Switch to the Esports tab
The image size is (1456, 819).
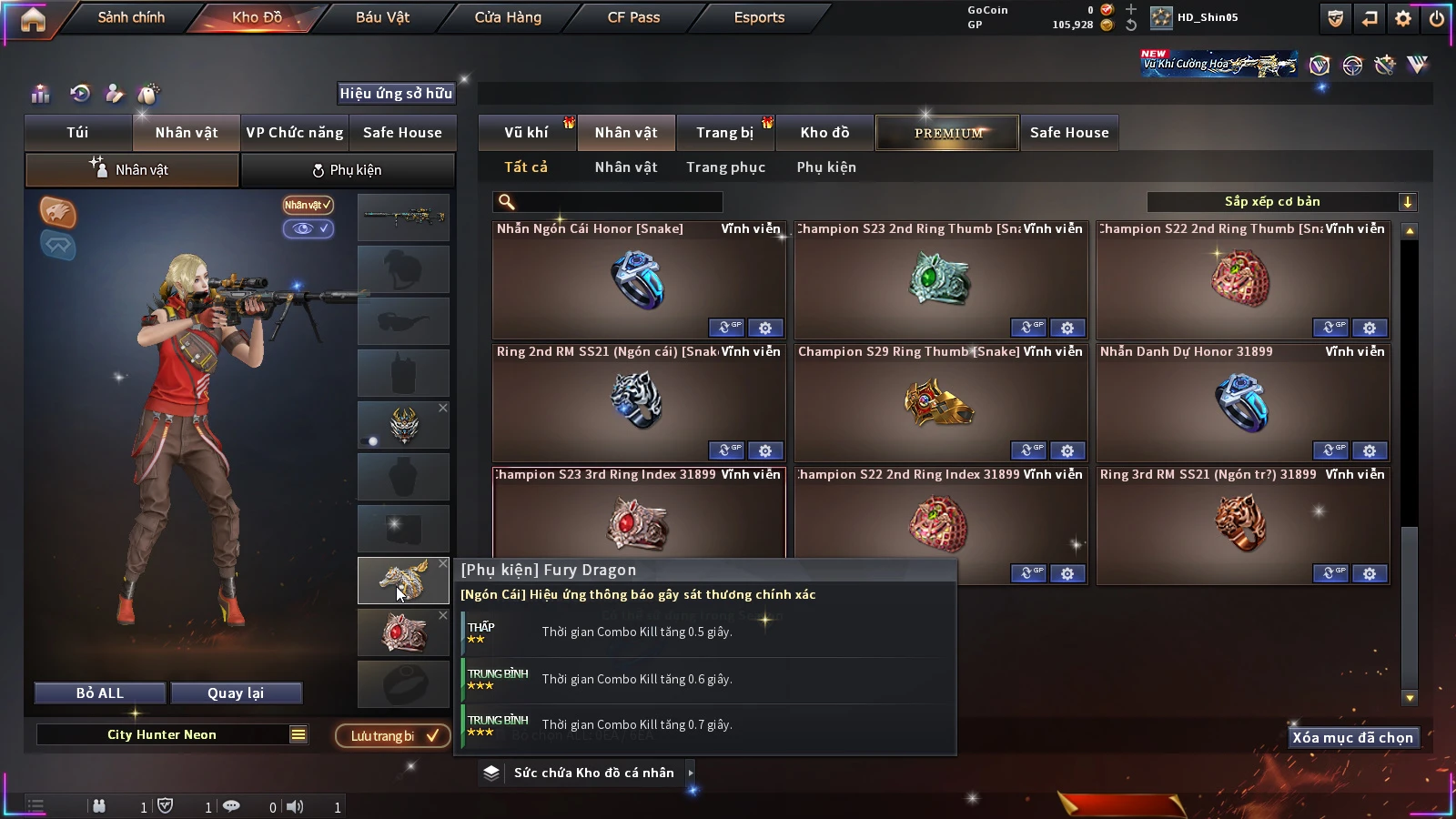pyautogui.click(x=759, y=17)
